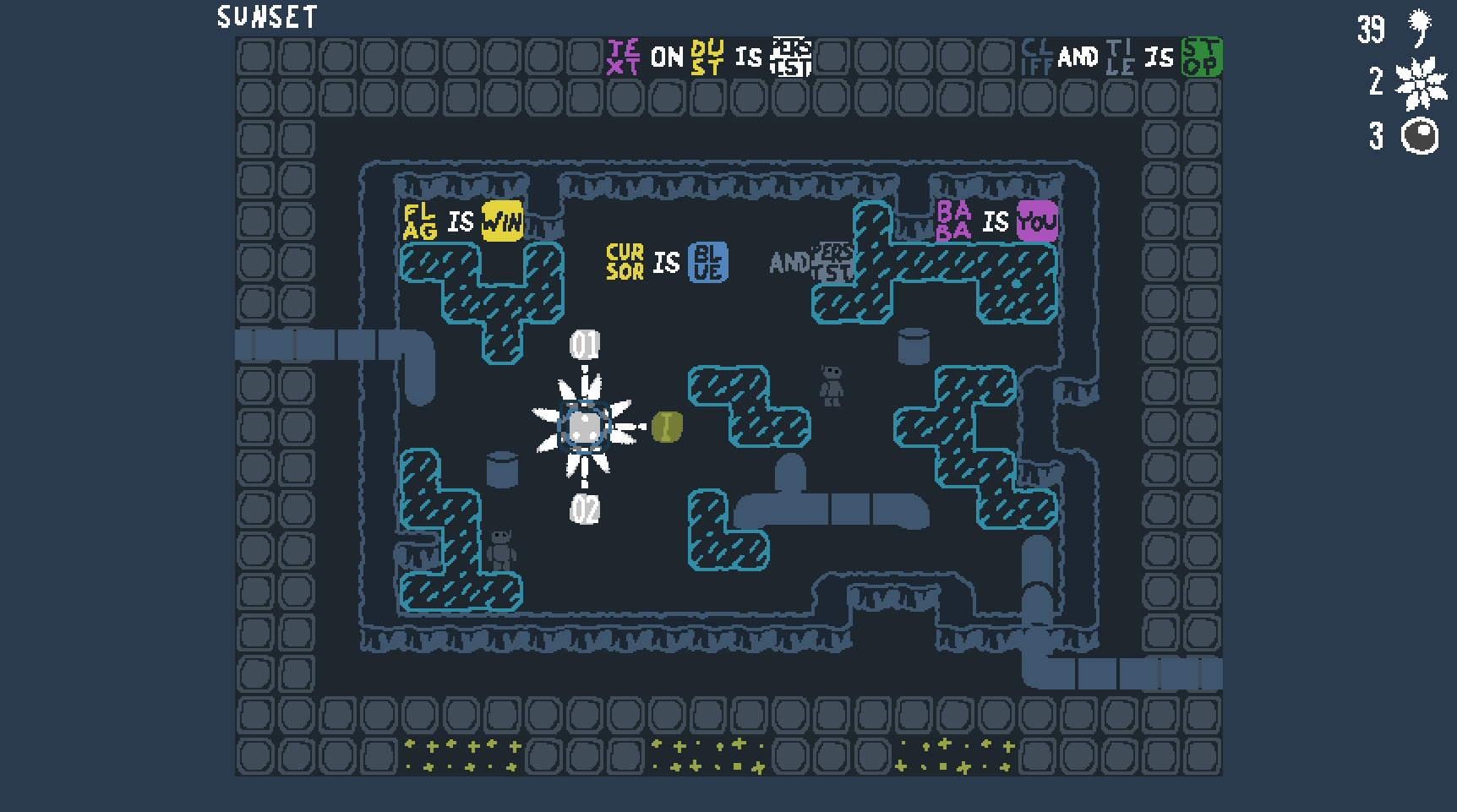Click the green orb beside the cursor
The width and height of the screenshot is (1457, 812).
(666, 427)
